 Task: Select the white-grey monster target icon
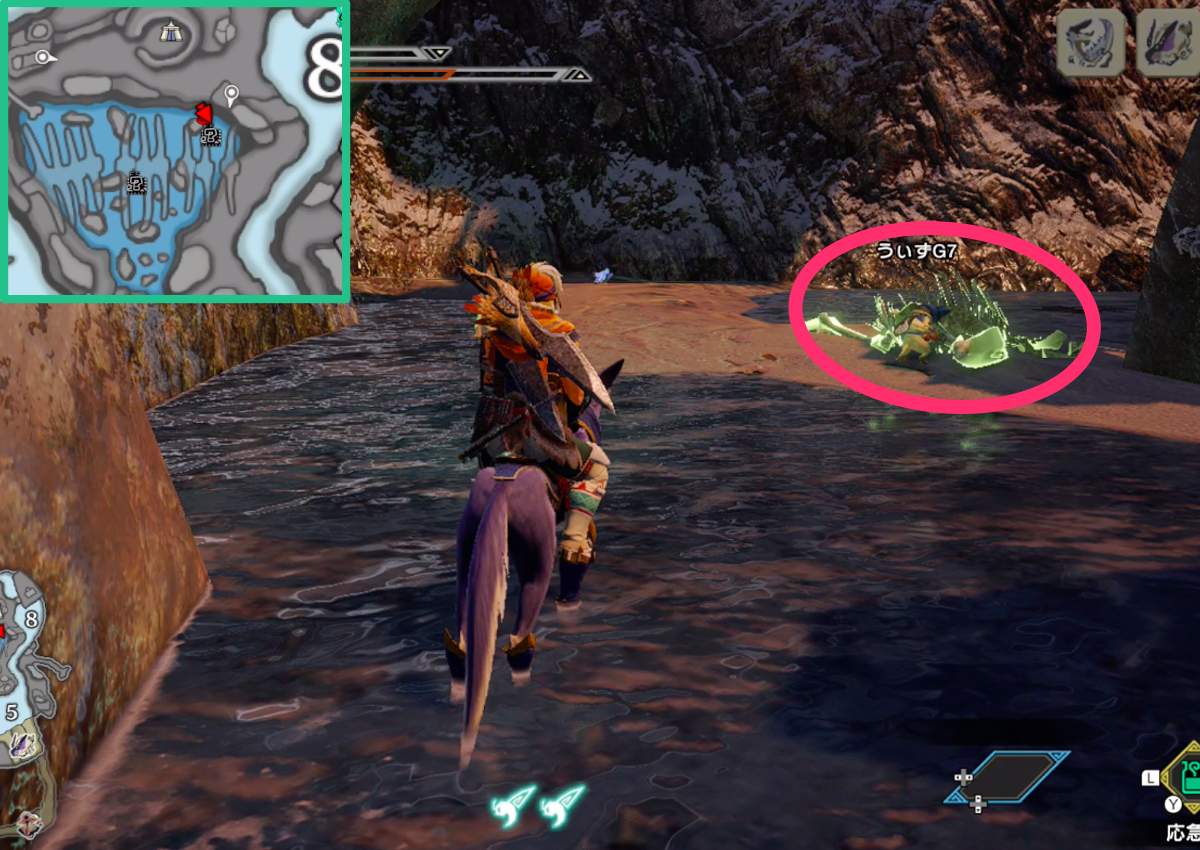1090,43
